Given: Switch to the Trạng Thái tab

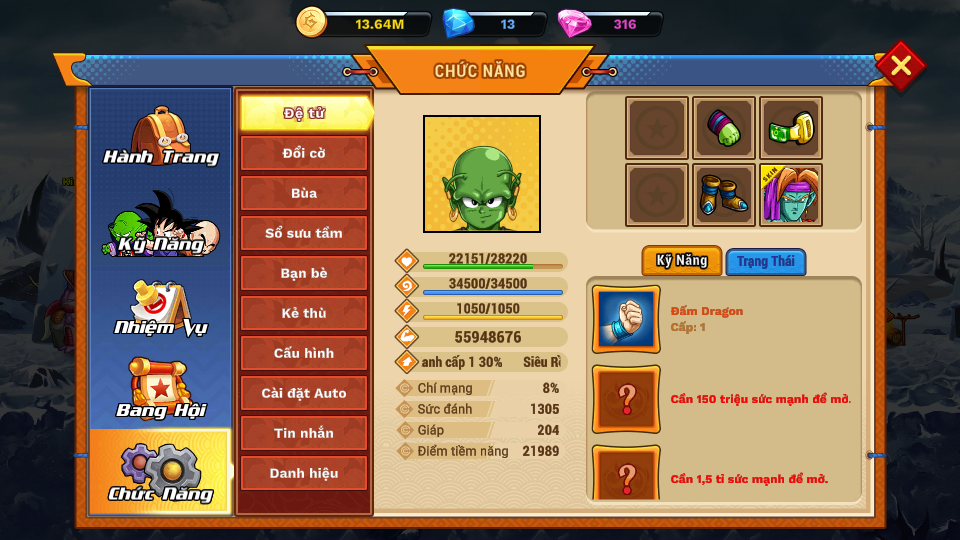Looking at the screenshot, I should [x=766, y=262].
